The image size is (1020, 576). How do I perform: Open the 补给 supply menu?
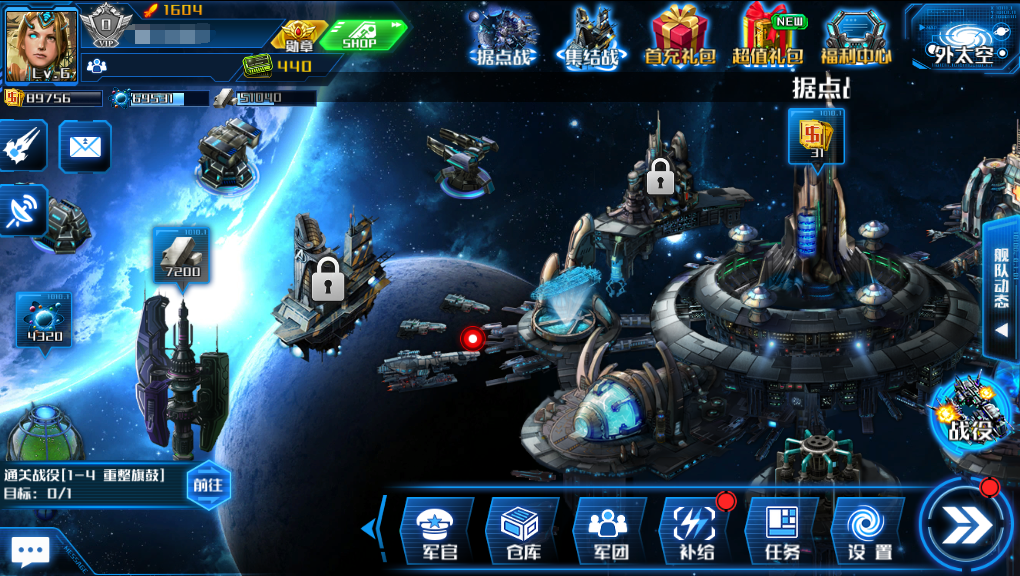click(696, 530)
